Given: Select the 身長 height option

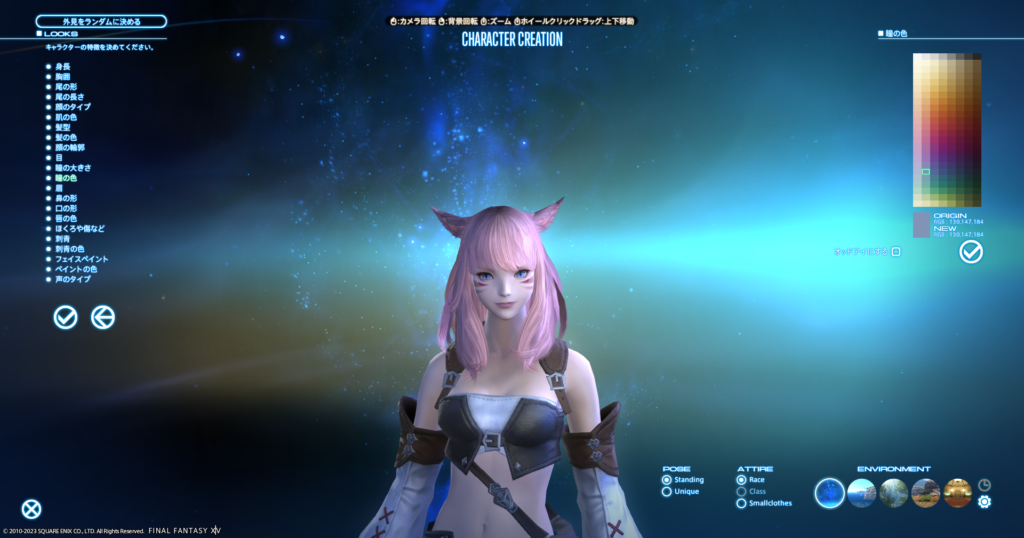Looking at the screenshot, I should coord(61,66).
